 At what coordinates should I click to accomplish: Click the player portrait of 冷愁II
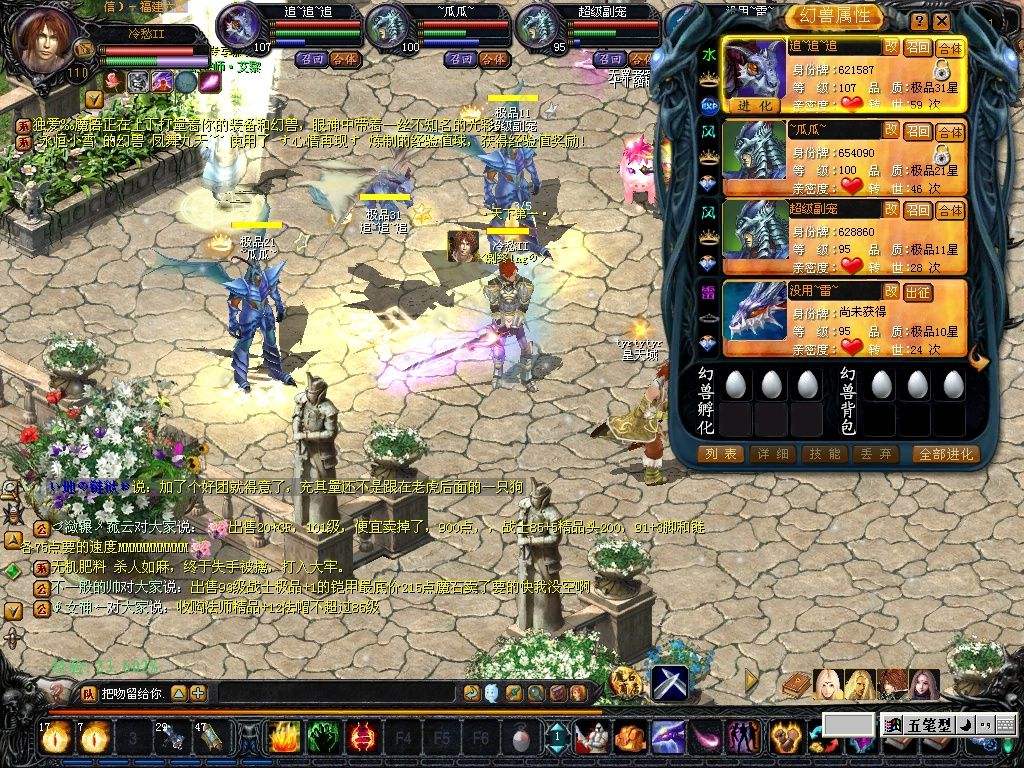pos(40,38)
